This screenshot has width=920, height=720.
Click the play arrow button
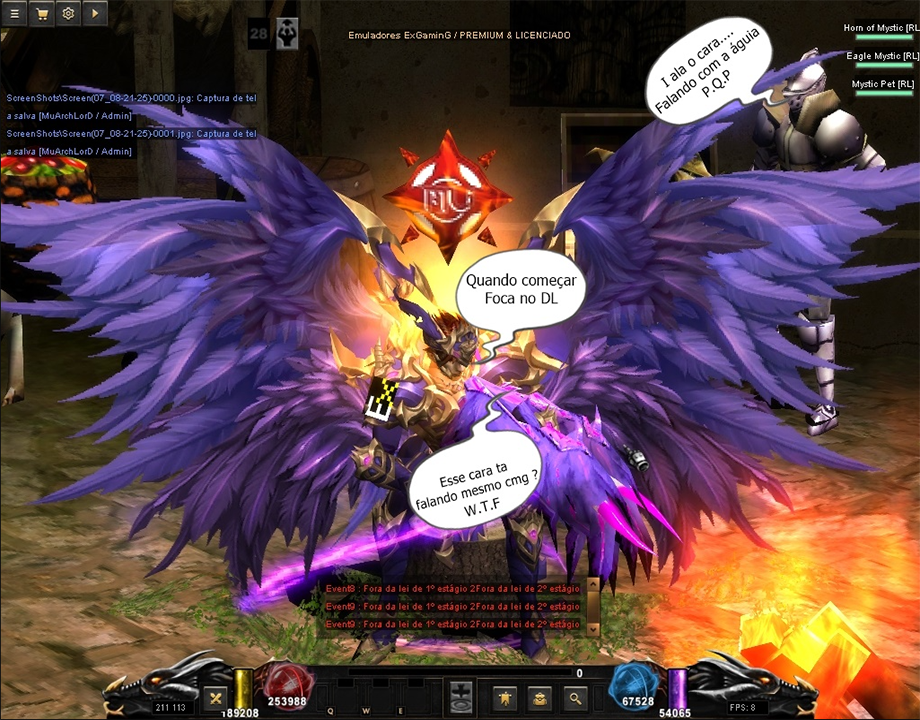point(95,14)
